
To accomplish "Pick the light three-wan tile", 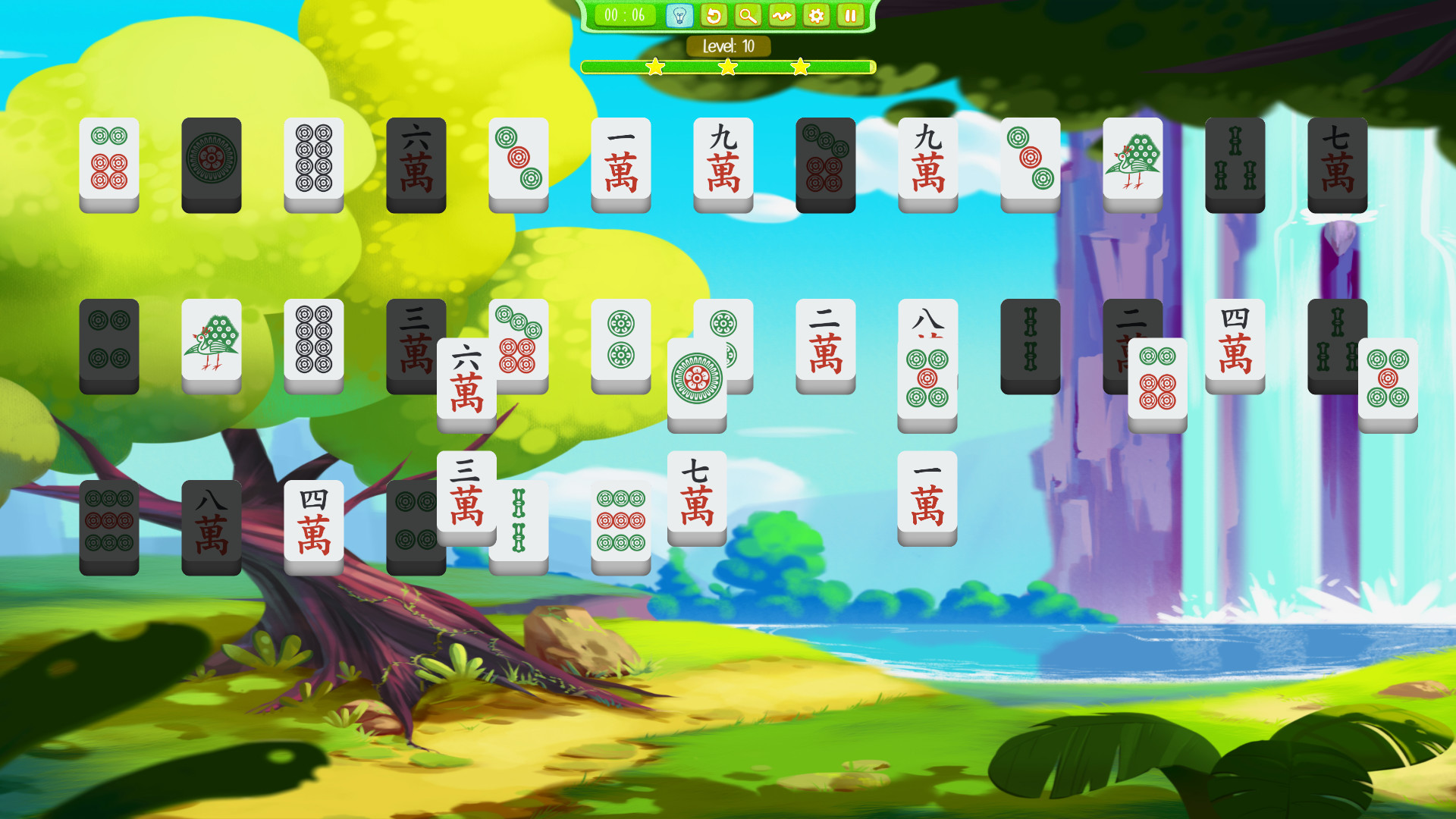I will [x=466, y=493].
